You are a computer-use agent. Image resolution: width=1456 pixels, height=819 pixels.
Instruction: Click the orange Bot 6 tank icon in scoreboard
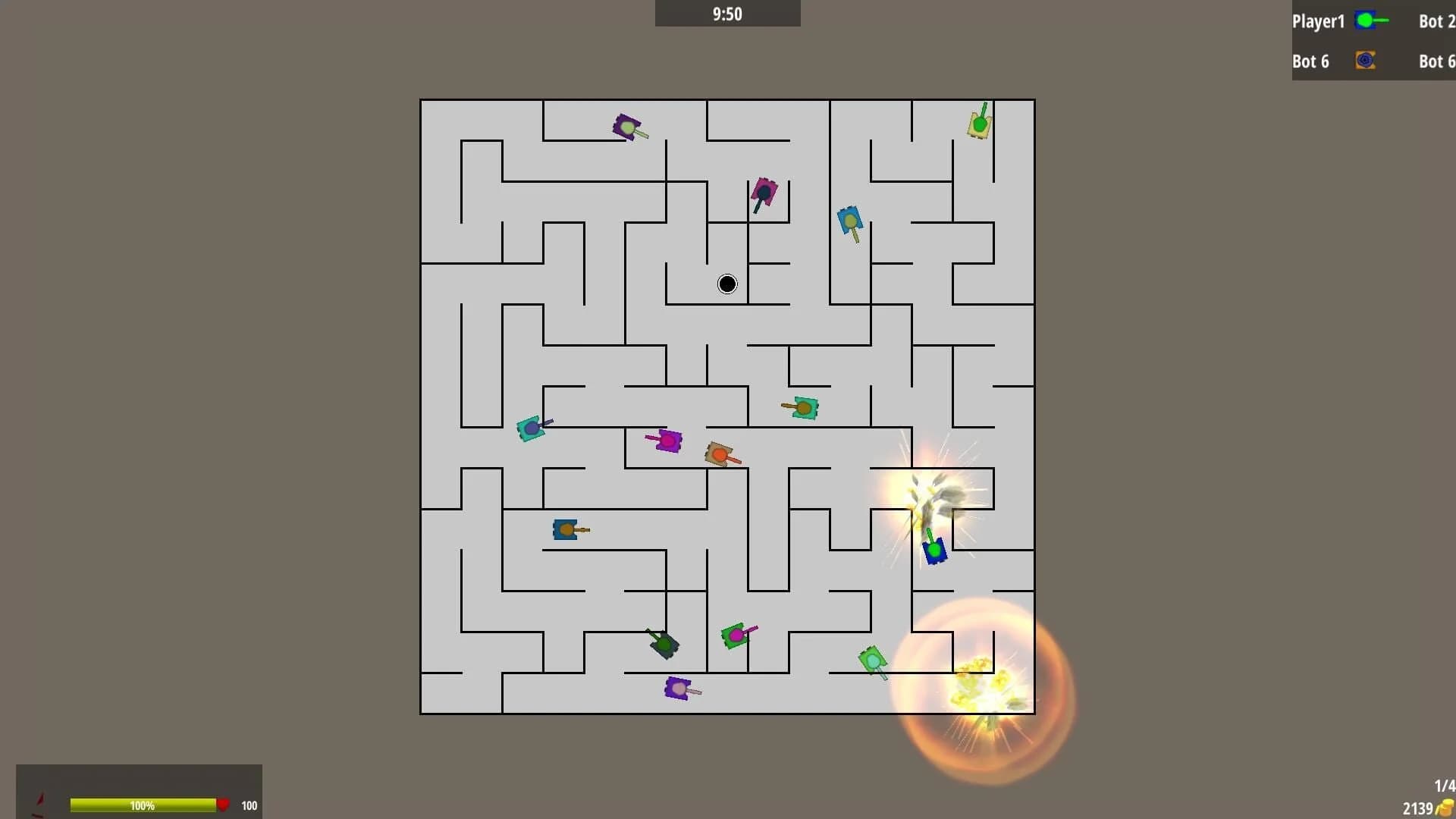[x=1365, y=61]
